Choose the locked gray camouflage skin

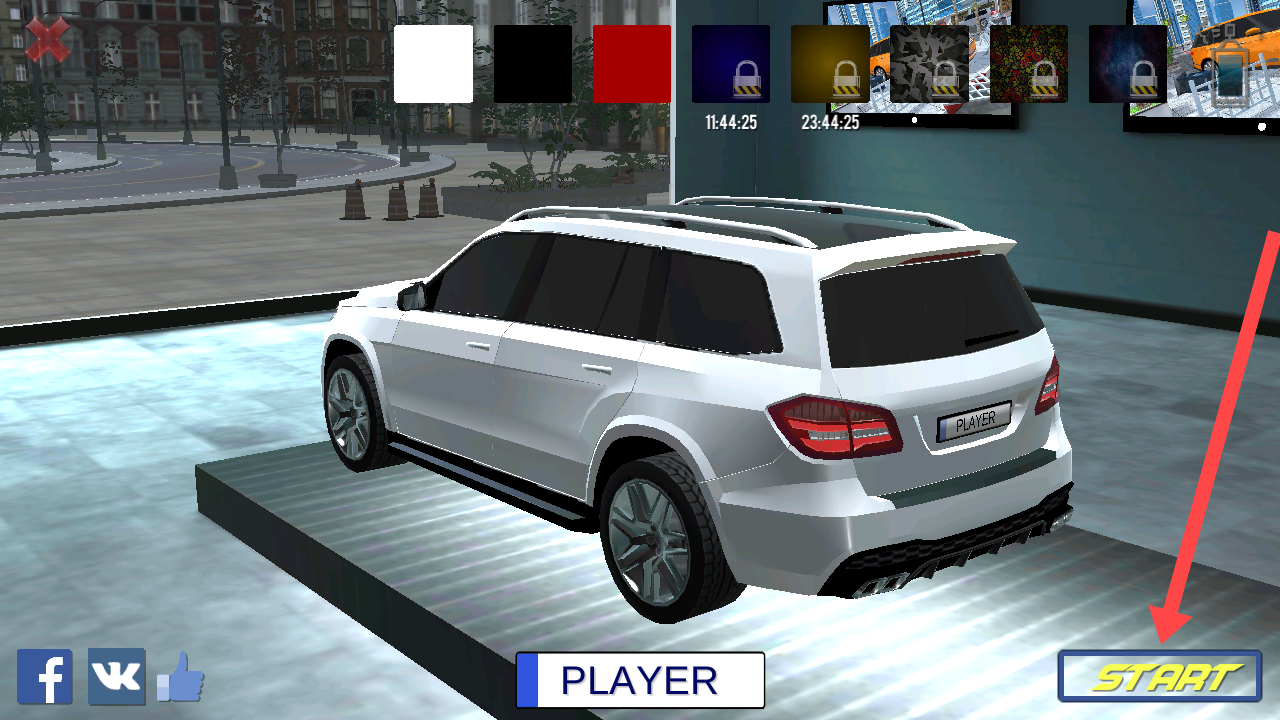pyautogui.click(x=929, y=64)
